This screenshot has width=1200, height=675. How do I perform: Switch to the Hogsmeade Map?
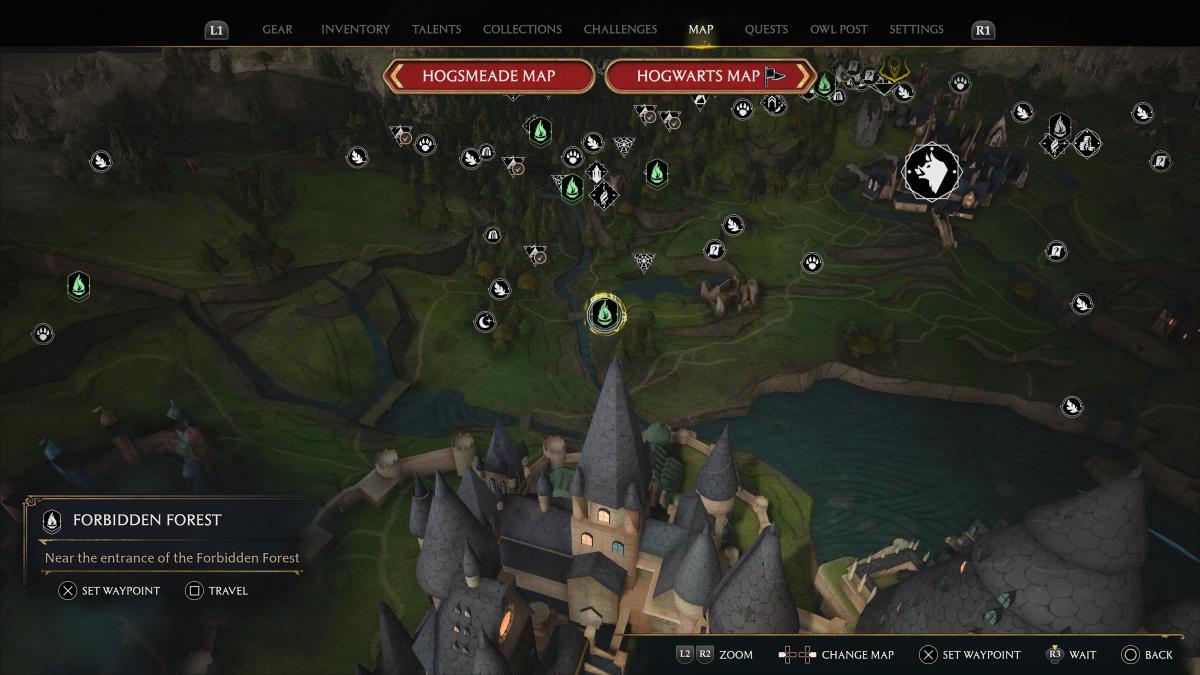click(x=488, y=76)
